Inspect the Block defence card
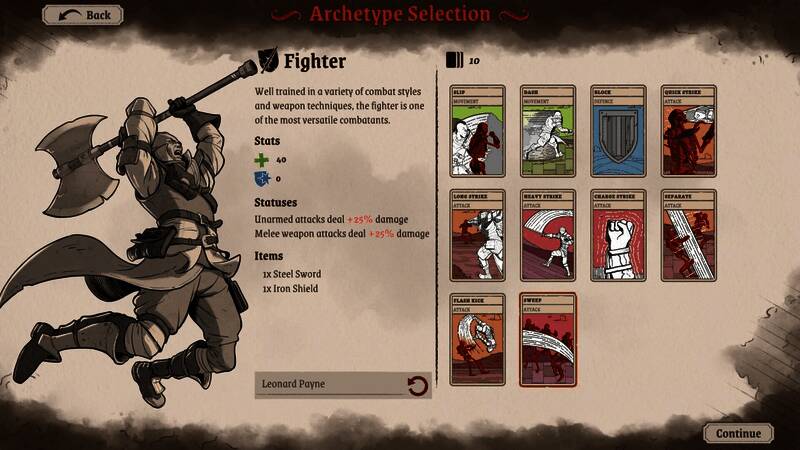 618,131
